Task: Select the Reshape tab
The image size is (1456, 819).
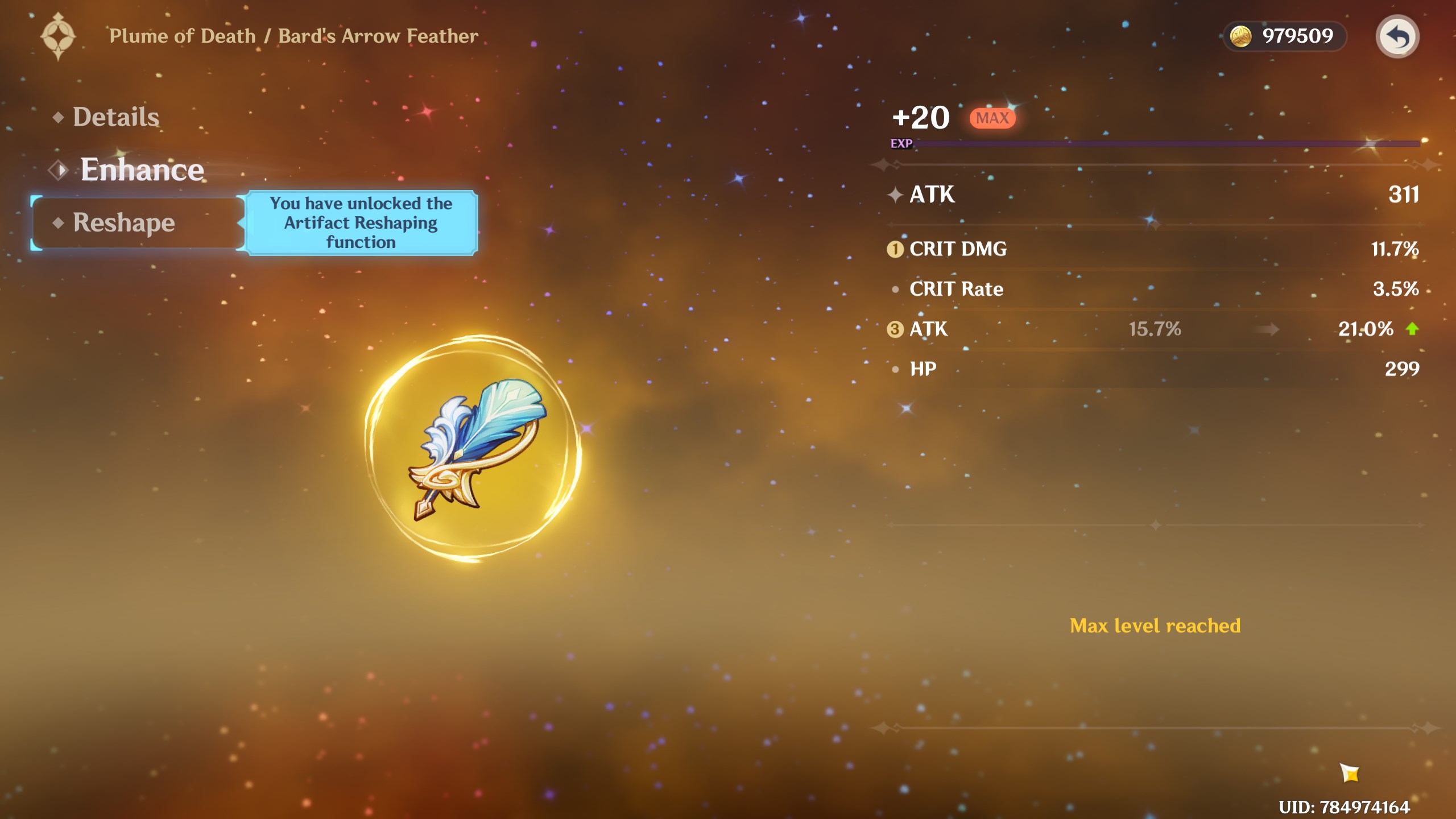Action: click(124, 222)
